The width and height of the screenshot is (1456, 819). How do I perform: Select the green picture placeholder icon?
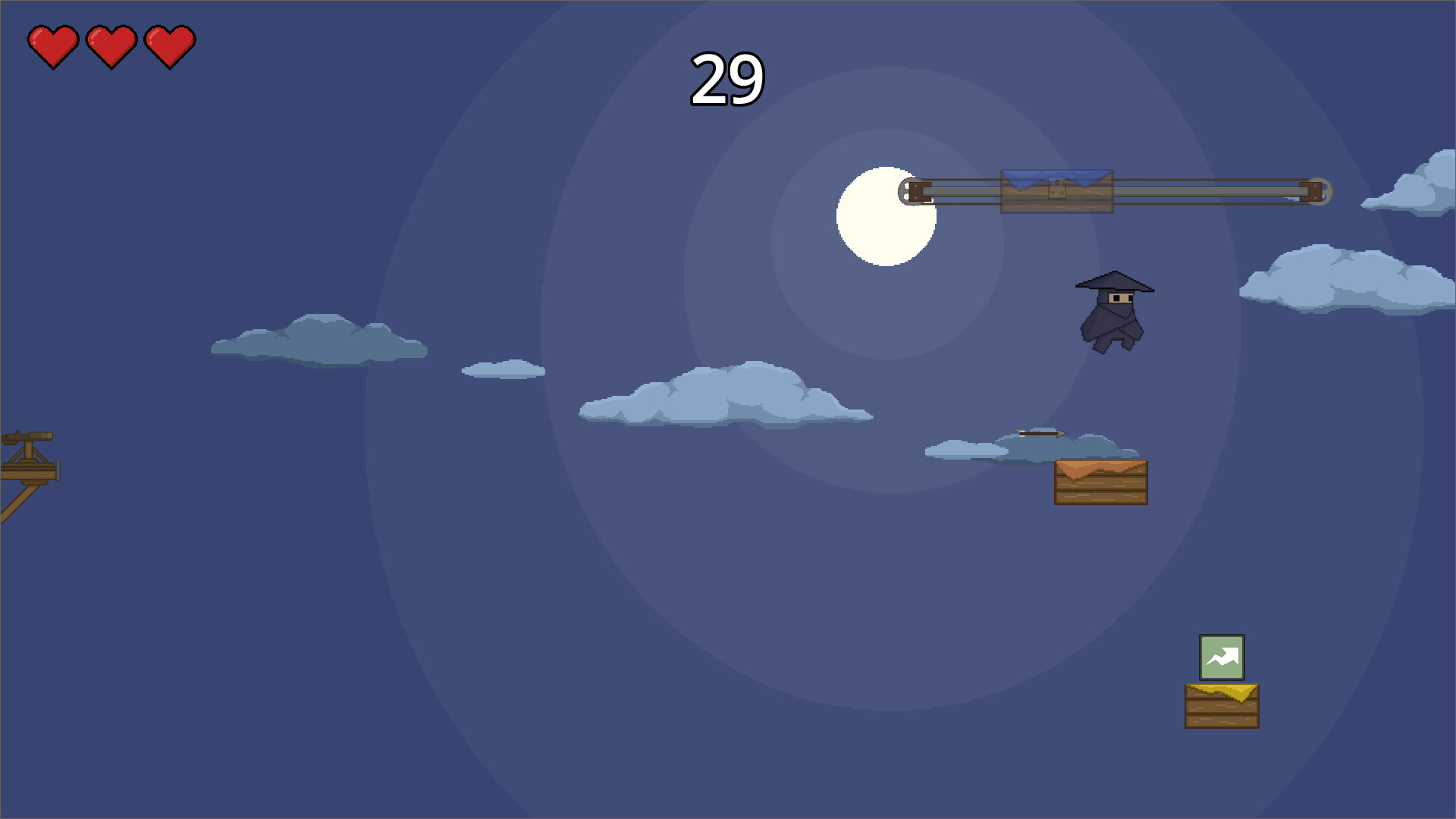pos(1223,657)
